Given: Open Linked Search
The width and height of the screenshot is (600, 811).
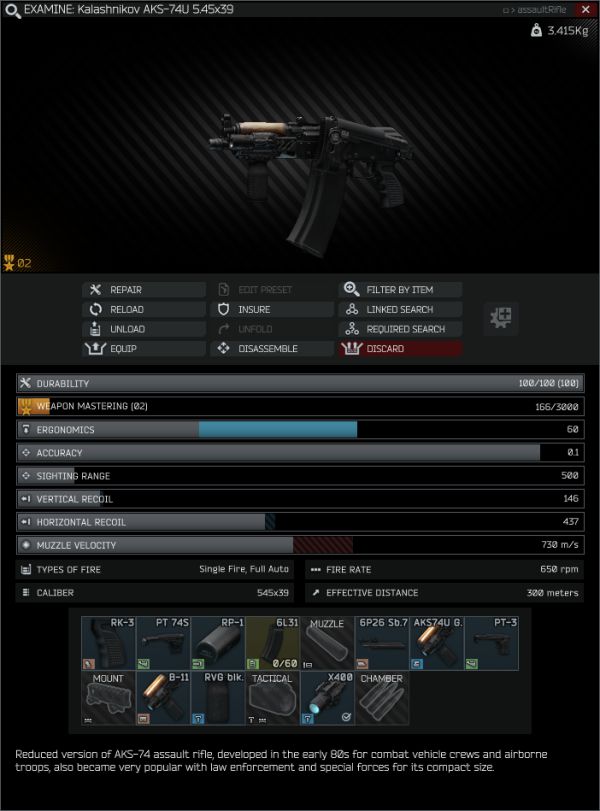Looking at the screenshot, I should [400, 310].
